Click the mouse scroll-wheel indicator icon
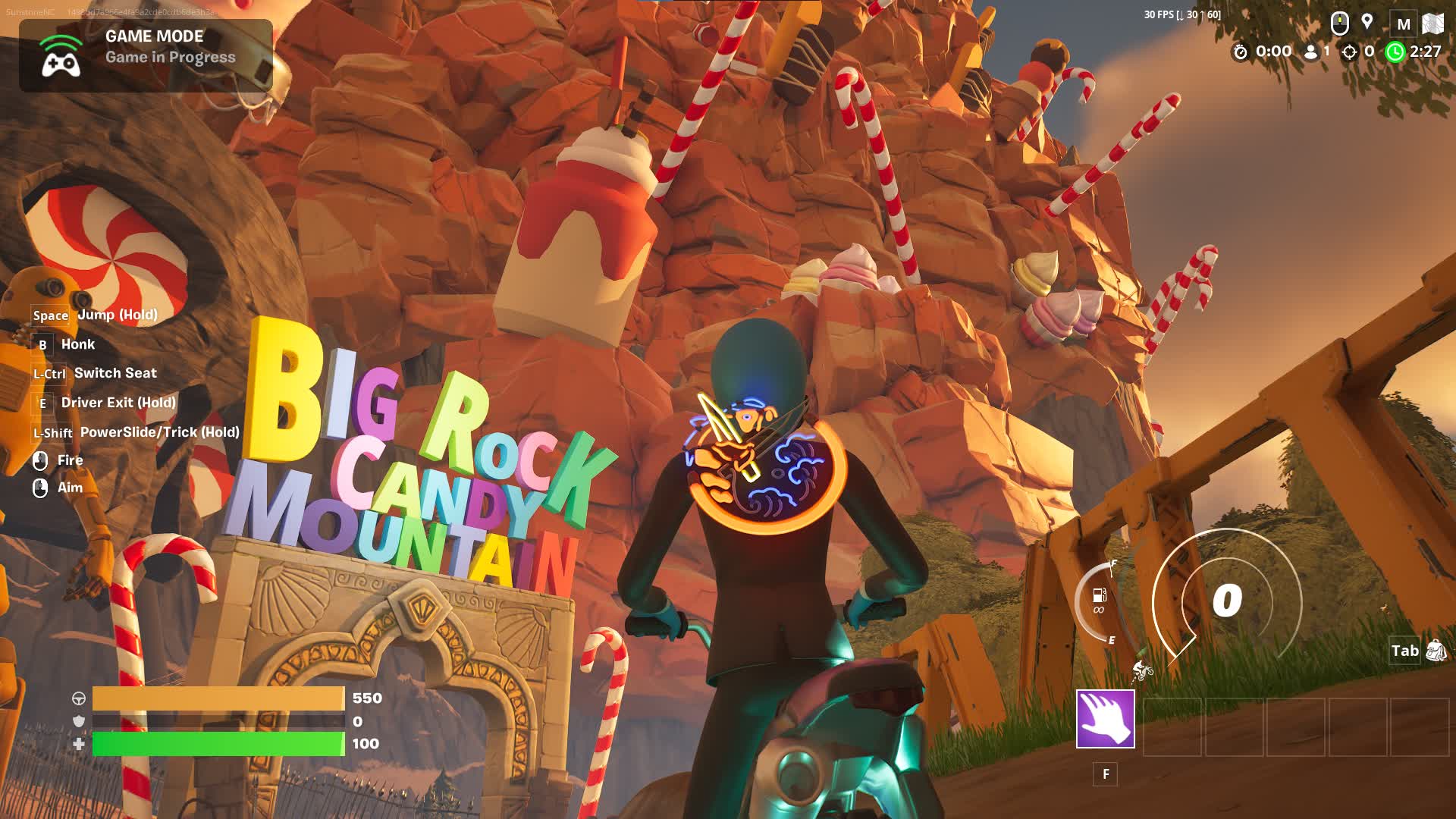The width and height of the screenshot is (1456, 819). click(1338, 23)
